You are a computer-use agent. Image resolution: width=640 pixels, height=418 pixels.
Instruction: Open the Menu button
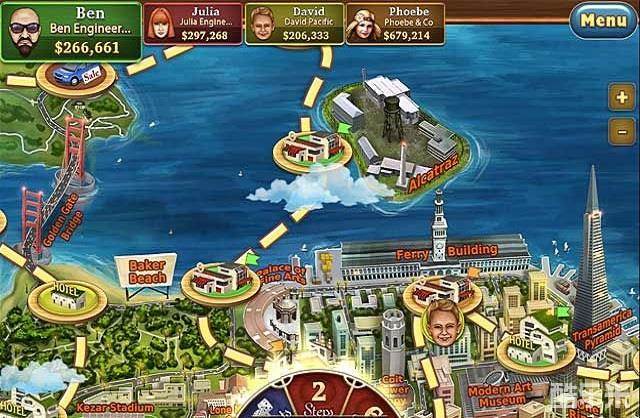[603, 19]
